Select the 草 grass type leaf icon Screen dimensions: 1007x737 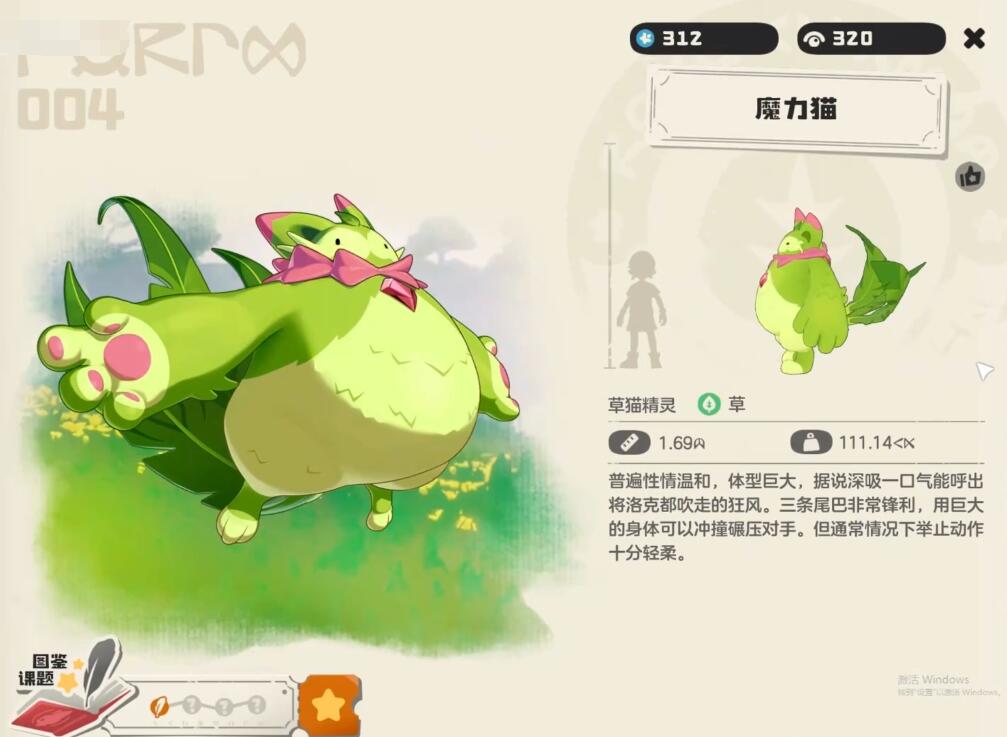tap(709, 405)
